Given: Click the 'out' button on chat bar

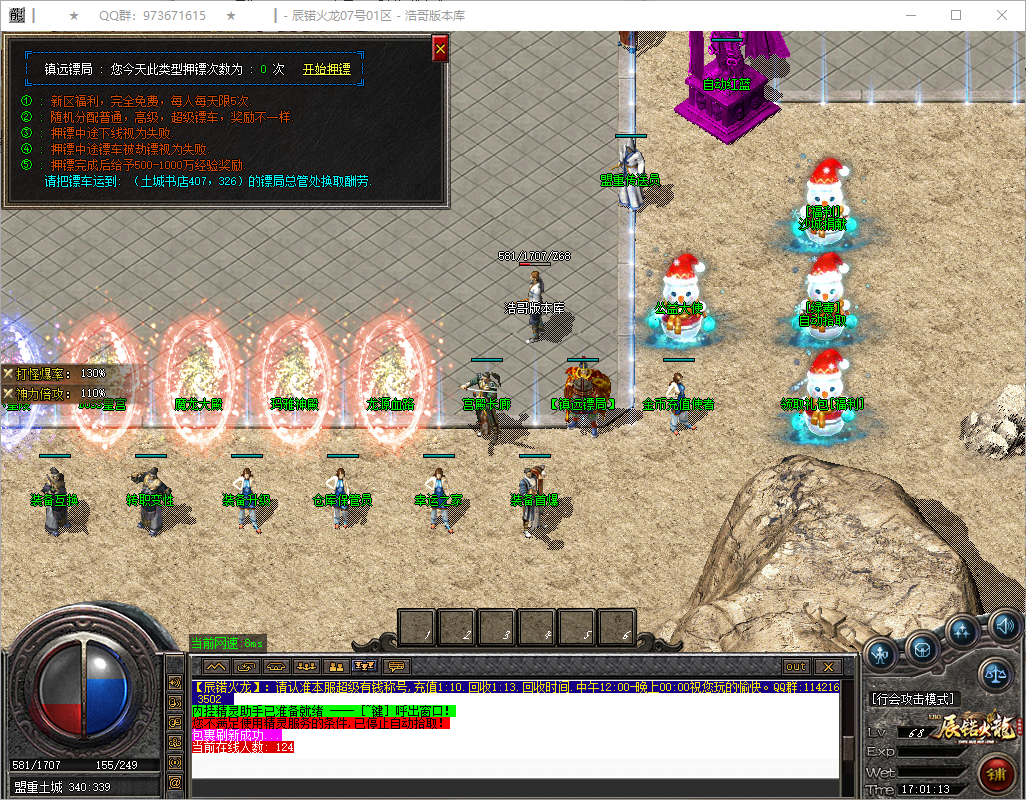Looking at the screenshot, I should (x=796, y=666).
